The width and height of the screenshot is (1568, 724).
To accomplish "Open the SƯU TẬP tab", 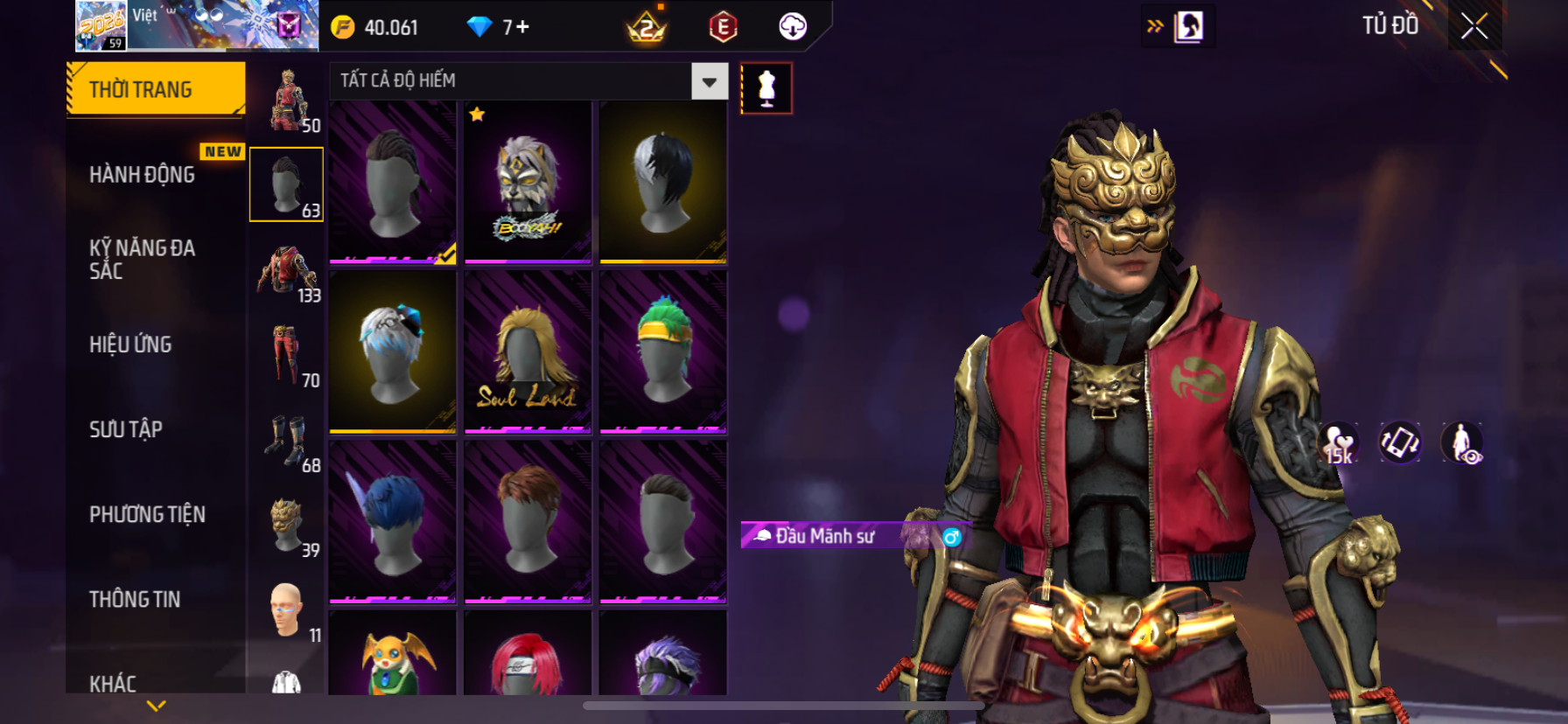I will 126,429.
